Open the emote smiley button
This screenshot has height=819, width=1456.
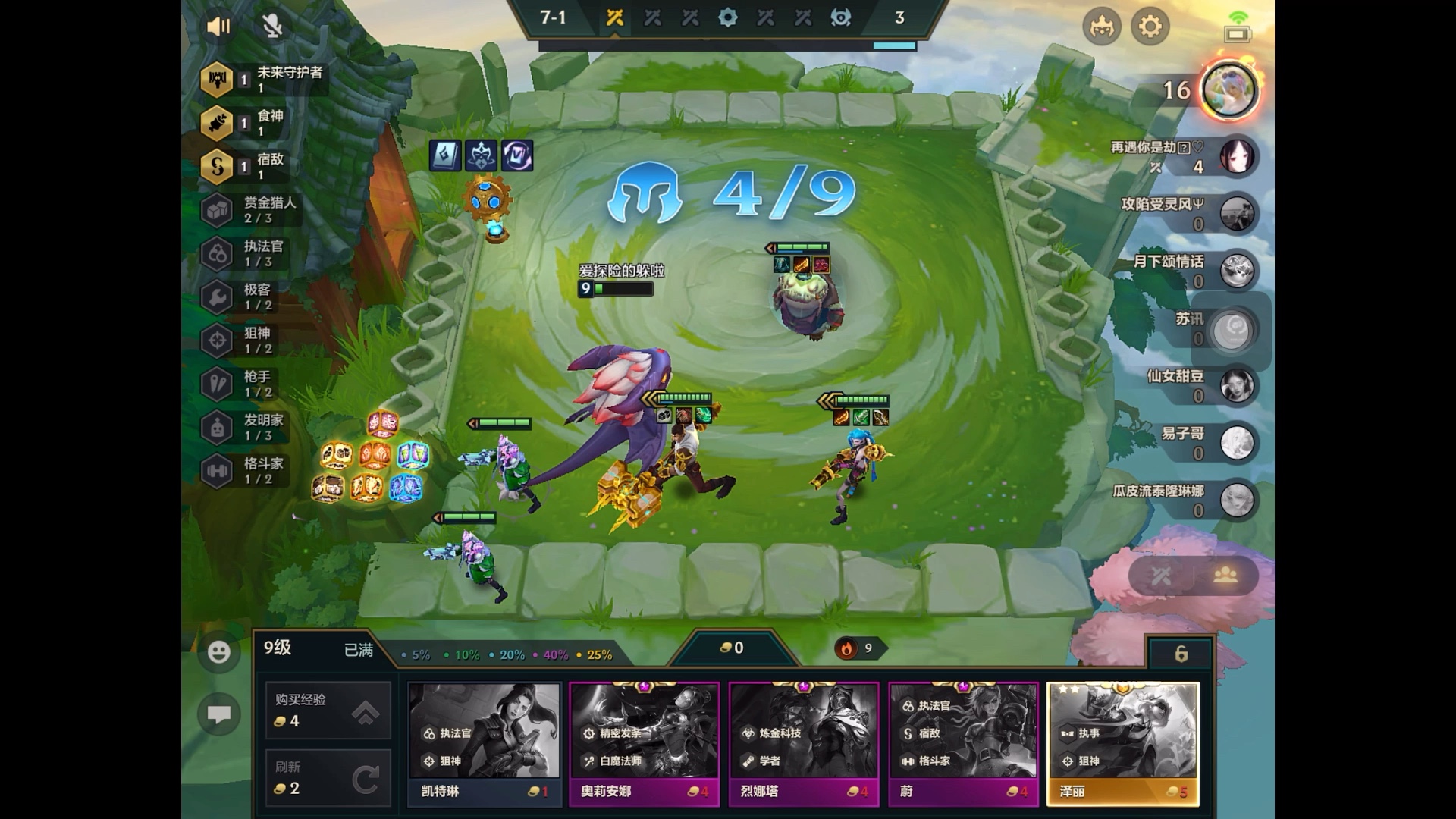point(219,652)
